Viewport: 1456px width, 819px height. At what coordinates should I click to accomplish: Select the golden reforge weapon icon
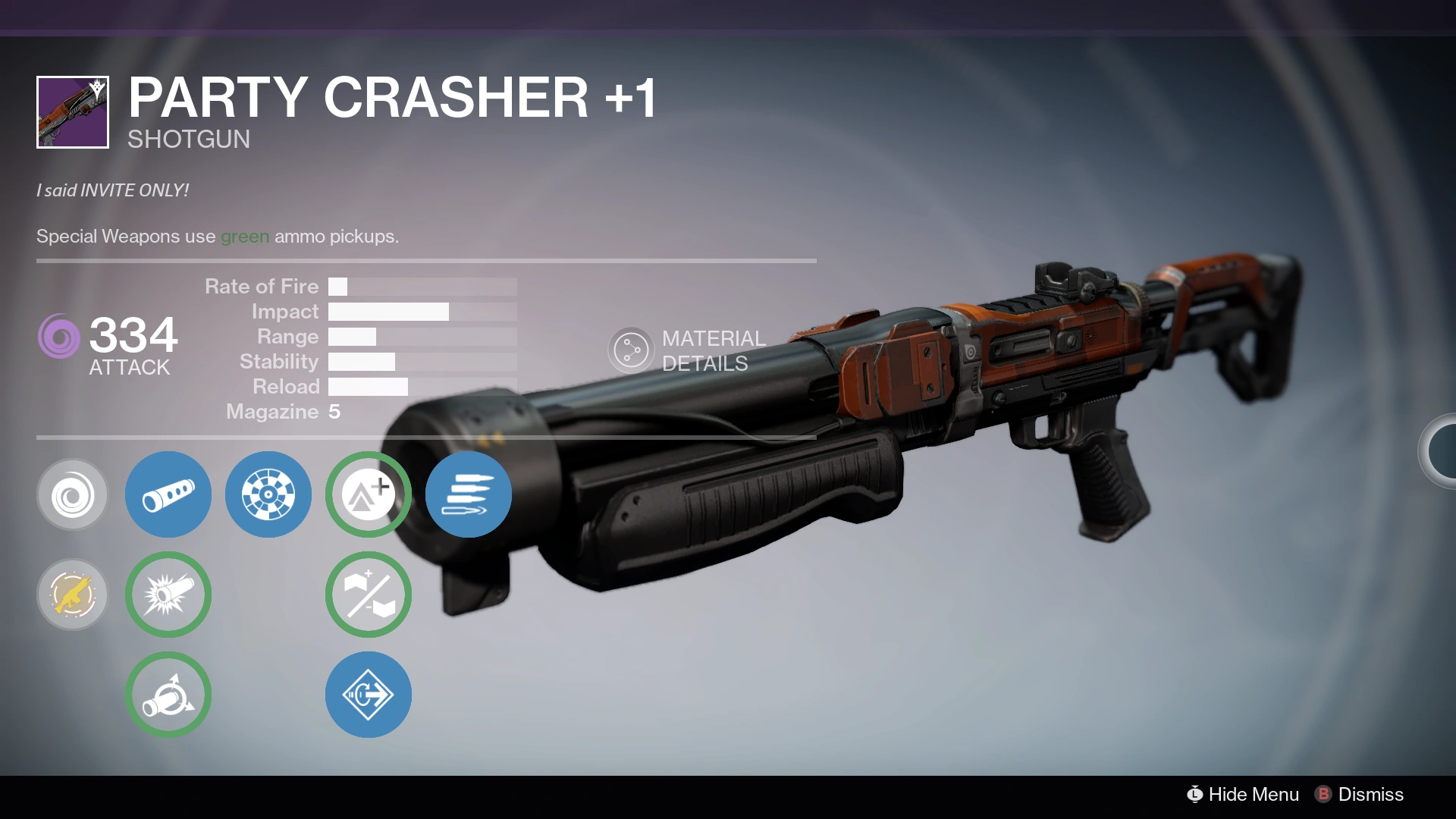pyautogui.click(x=72, y=595)
